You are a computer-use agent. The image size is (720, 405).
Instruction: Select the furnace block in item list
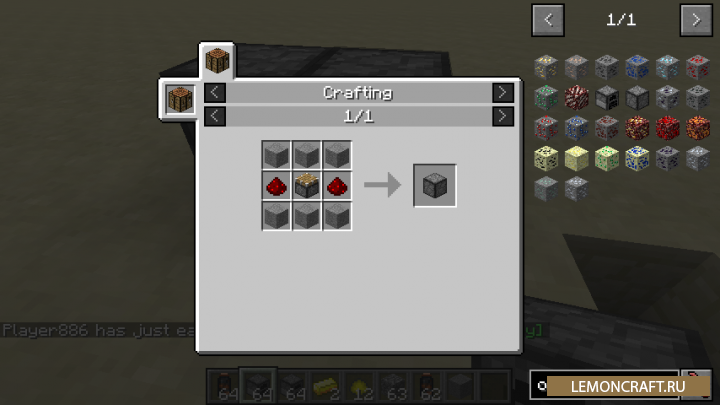(606, 97)
